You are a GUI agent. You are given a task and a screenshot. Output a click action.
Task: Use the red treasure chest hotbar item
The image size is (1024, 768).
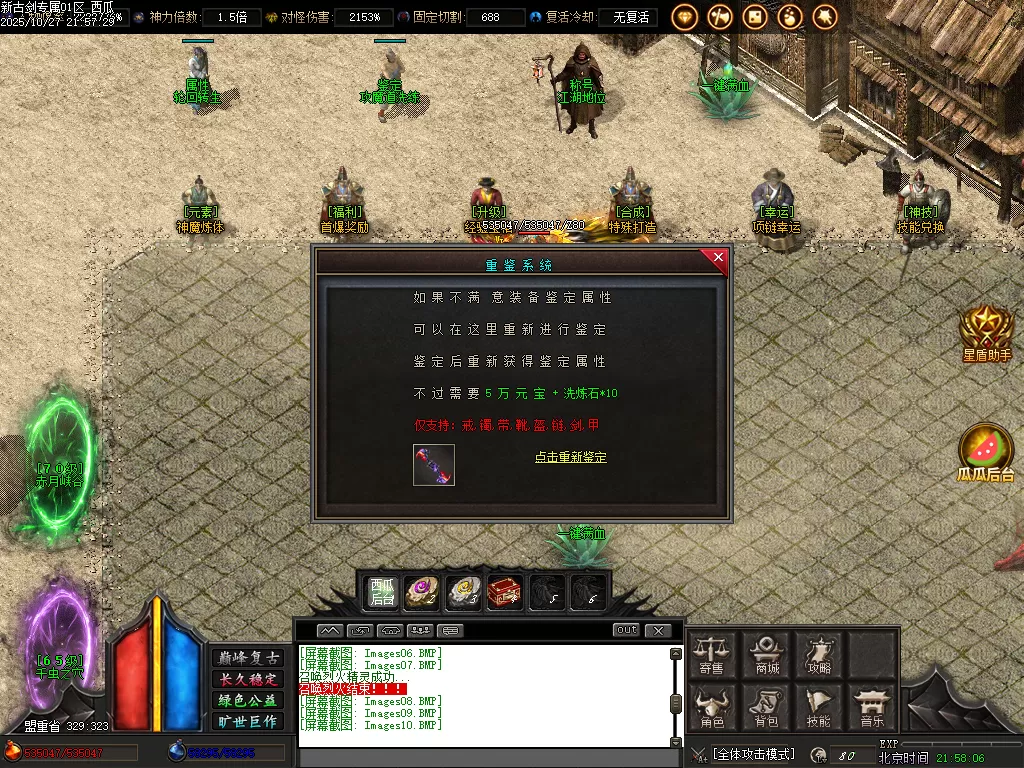pyautogui.click(x=504, y=592)
